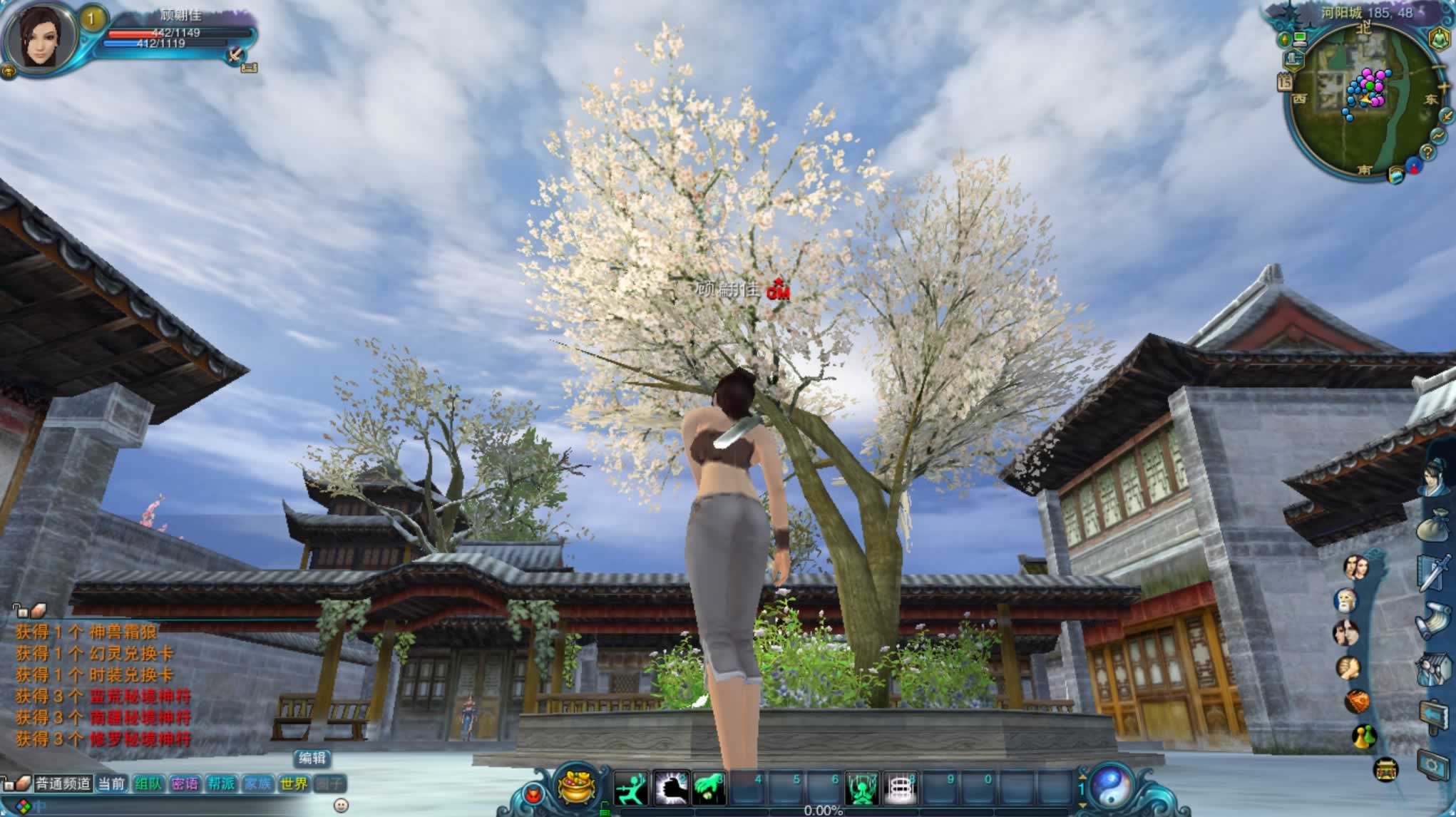Click the 编辑 button above chat tabs

click(312, 759)
